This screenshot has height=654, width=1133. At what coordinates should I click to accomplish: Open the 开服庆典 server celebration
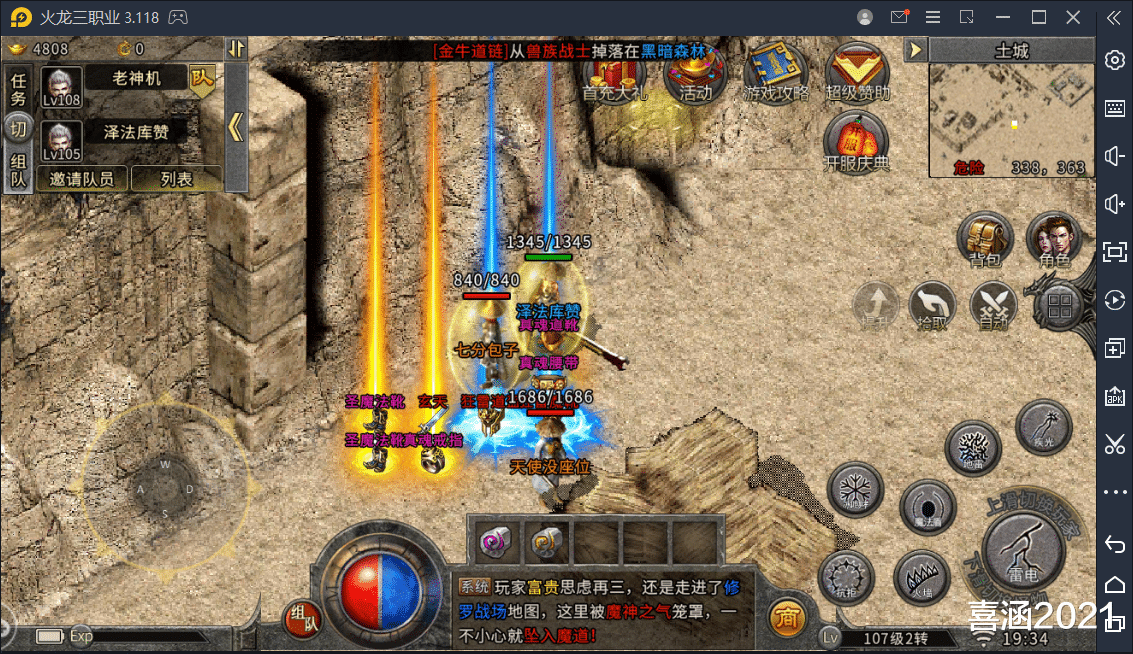[856, 143]
